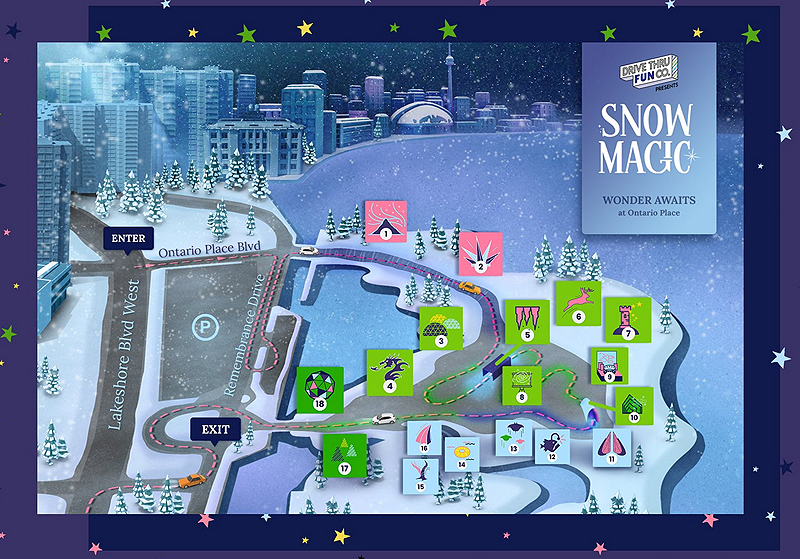This screenshot has width=800, height=559.
Task: Select the EXIT label on the map
Action: (x=216, y=431)
